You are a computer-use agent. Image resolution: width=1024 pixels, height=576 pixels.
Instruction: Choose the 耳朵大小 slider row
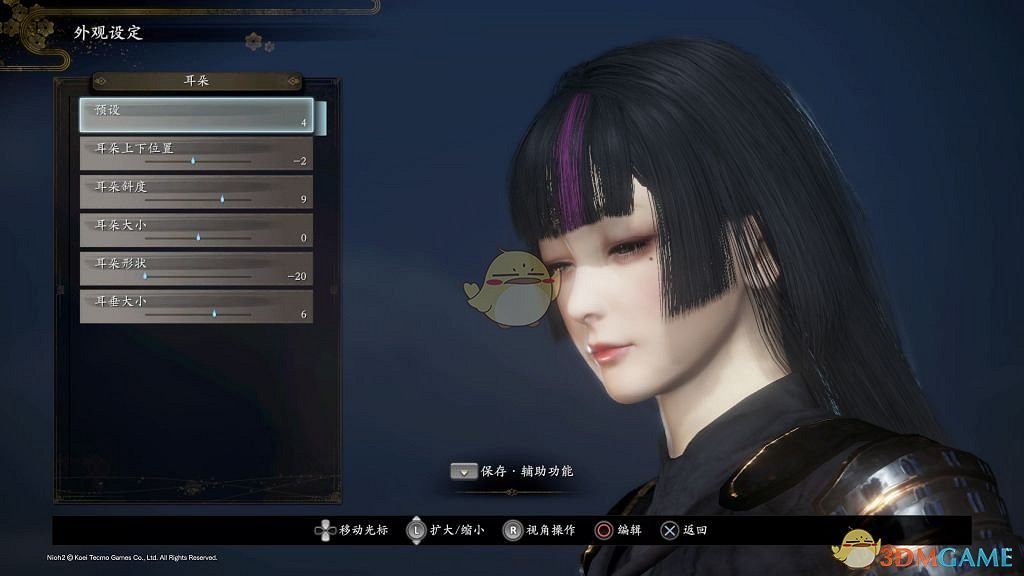coord(196,230)
